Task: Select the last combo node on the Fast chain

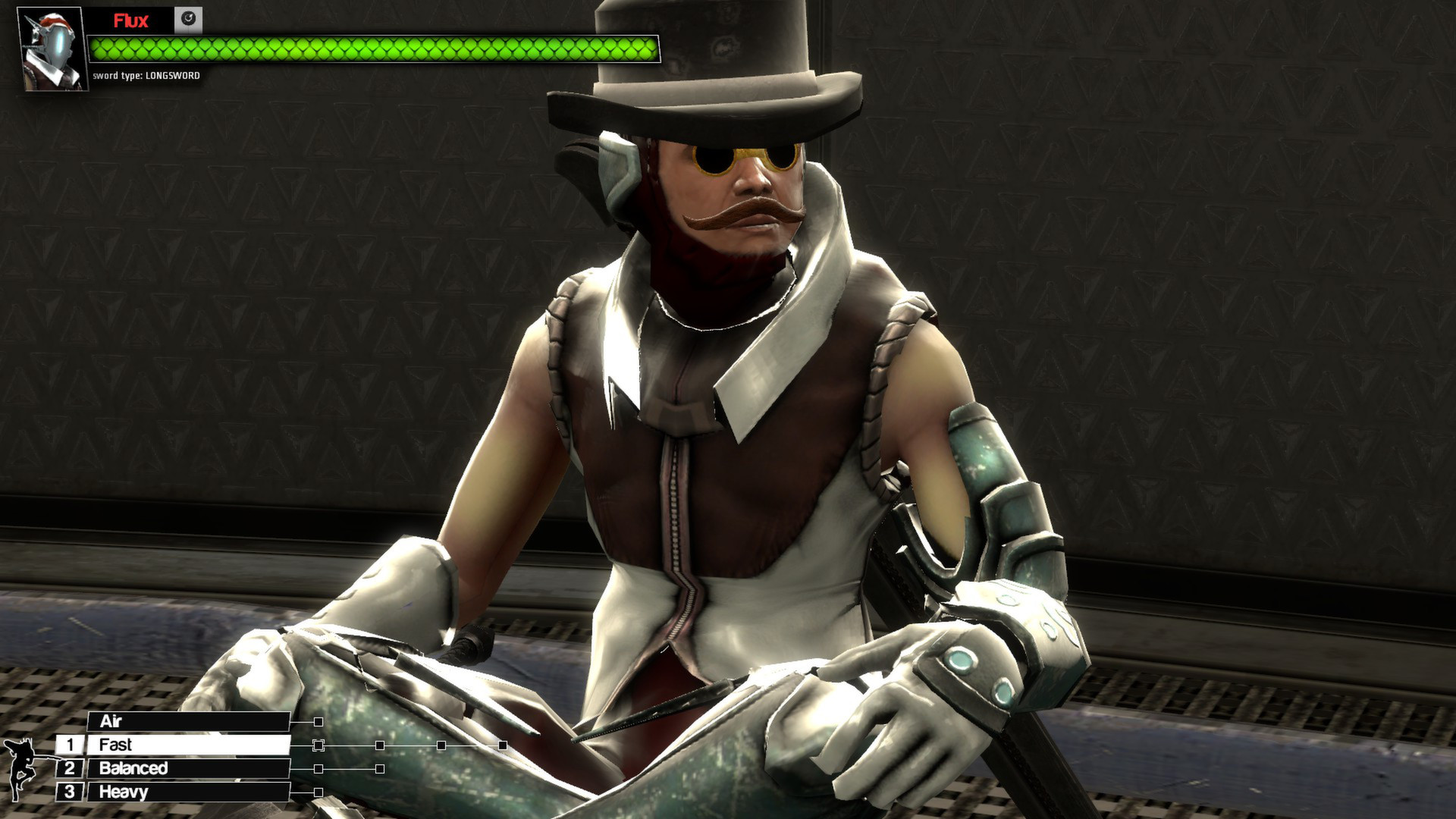Action: [x=503, y=745]
